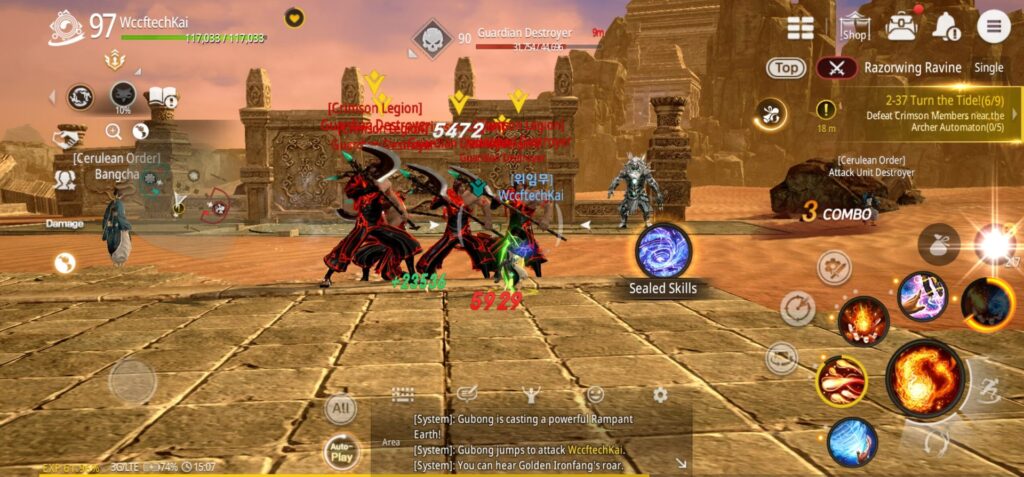Toggle the Top channel button
1024x477 pixels.
787,68
